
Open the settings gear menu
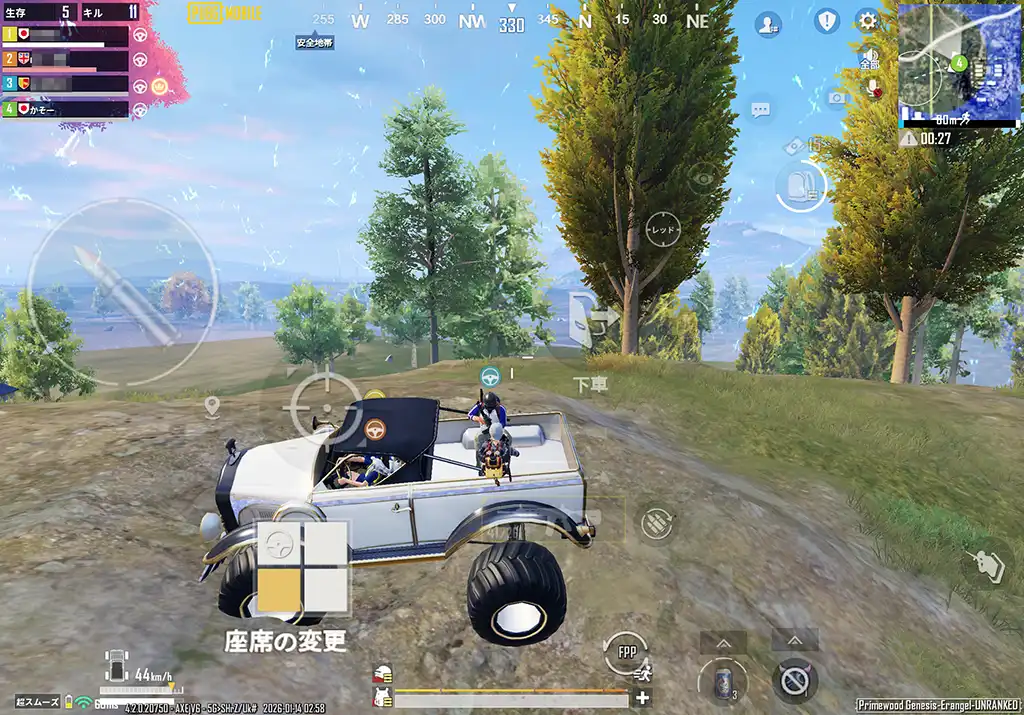pyautogui.click(x=868, y=21)
